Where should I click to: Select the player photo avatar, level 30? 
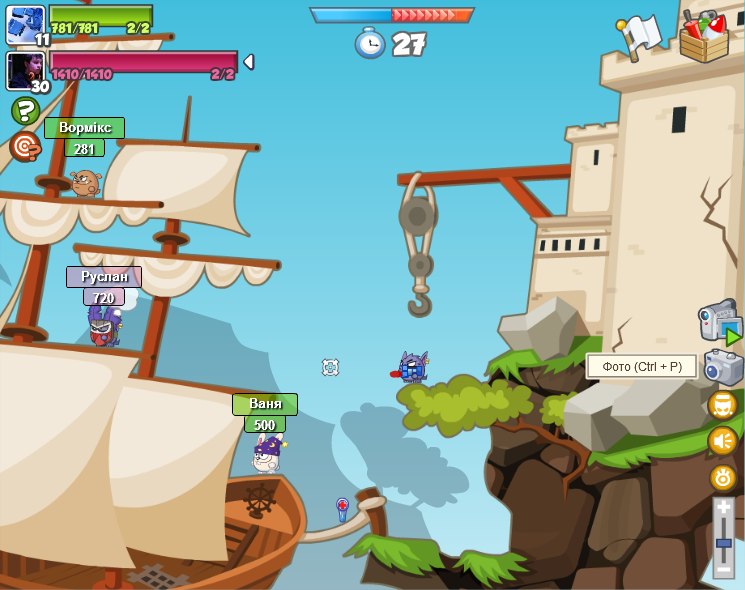[x=24, y=70]
